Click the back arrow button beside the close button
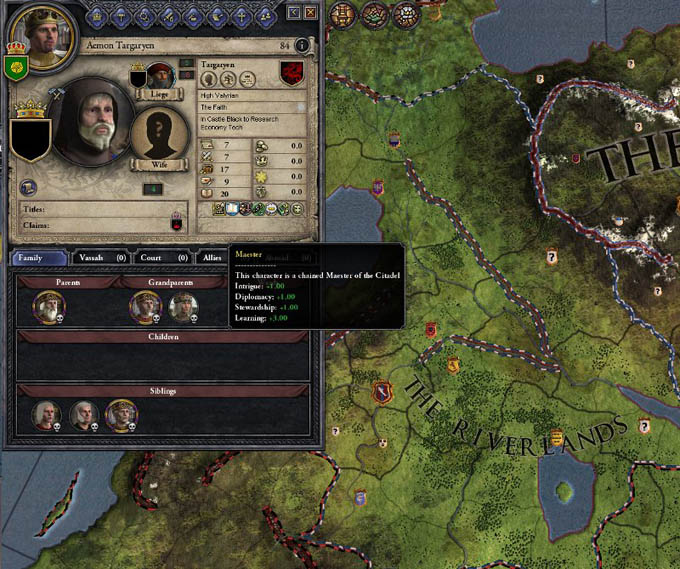 click(x=293, y=13)
